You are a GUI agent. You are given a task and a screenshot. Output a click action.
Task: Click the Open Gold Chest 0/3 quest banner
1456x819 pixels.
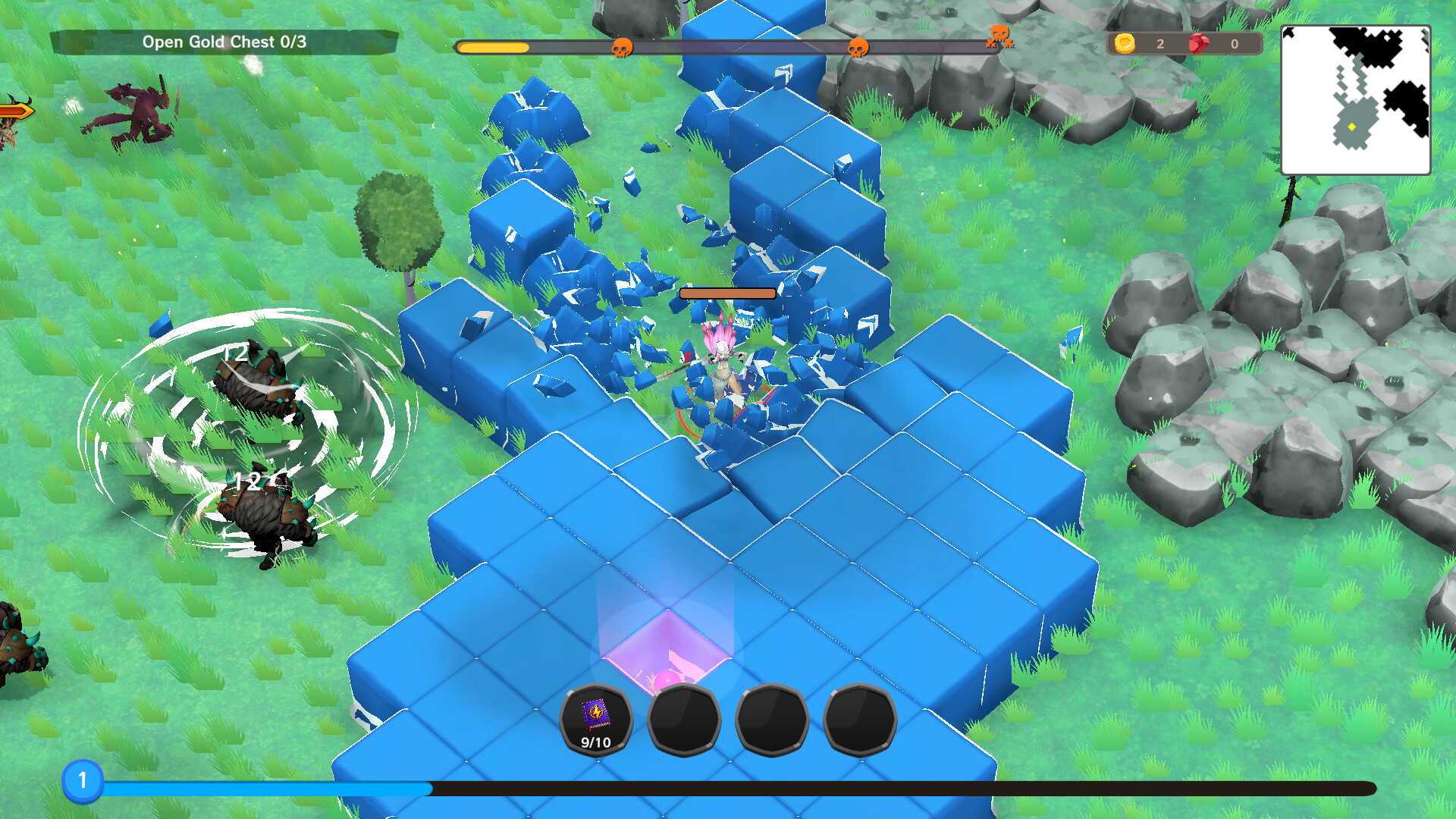pyautogui.click(x=225, y=42)
